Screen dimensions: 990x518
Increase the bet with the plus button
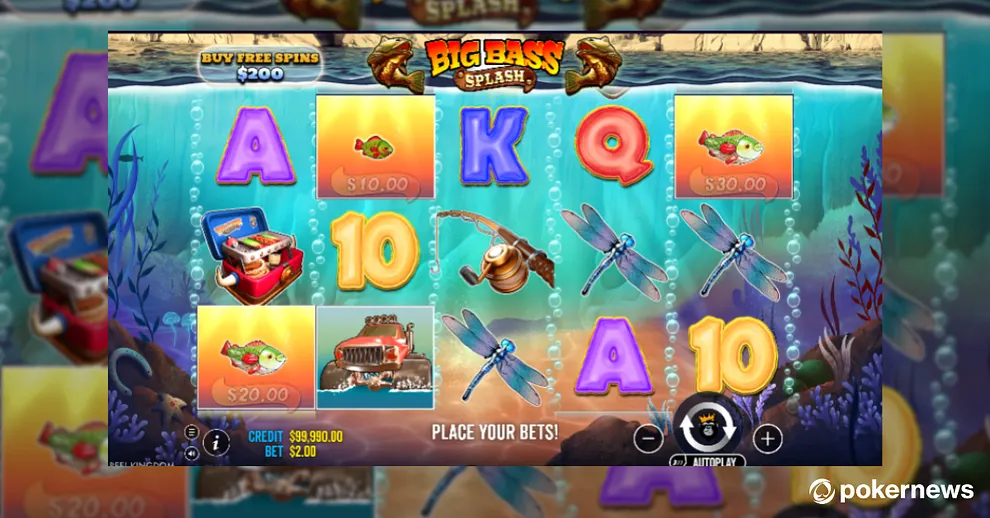(767, 437)
